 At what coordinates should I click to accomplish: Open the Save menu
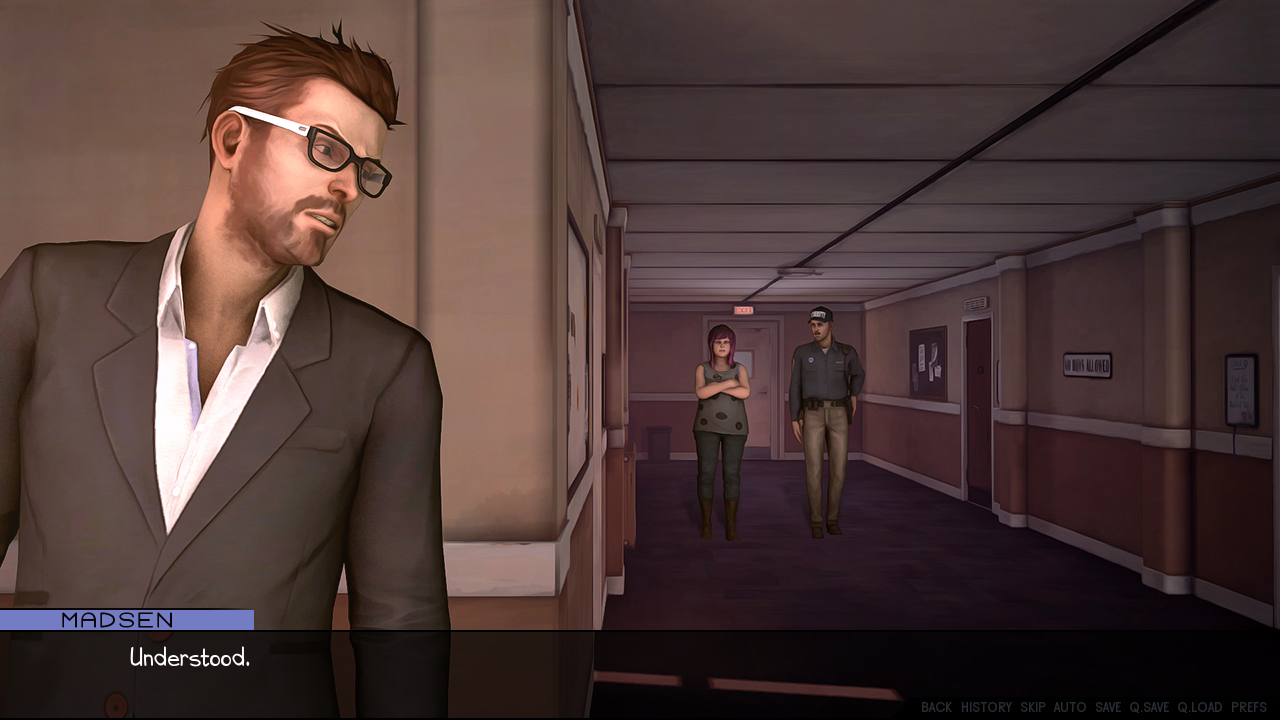[1108, 707]
